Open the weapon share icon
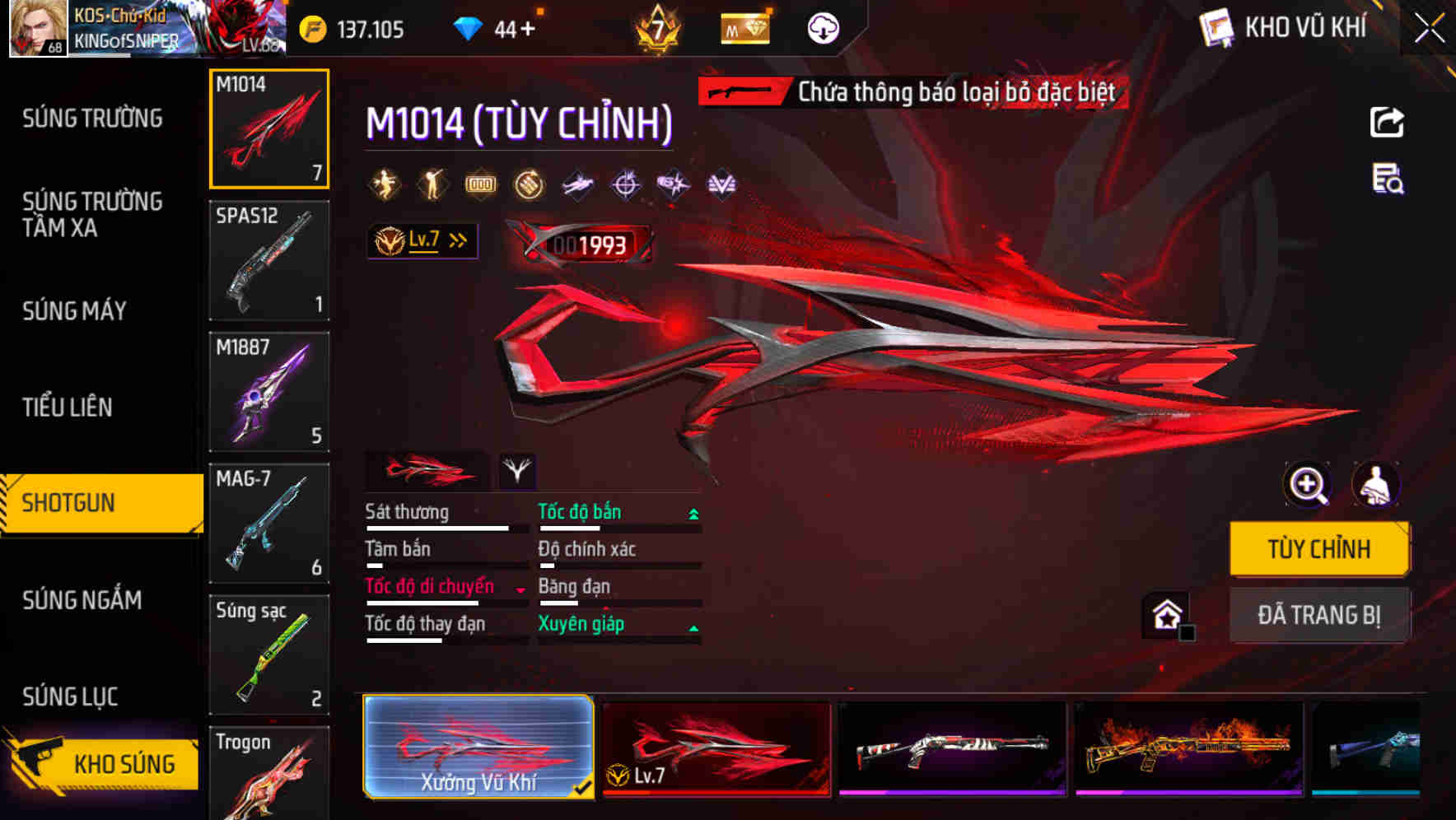Viewport: 1456px width, 820px height. coord(1387,121)
